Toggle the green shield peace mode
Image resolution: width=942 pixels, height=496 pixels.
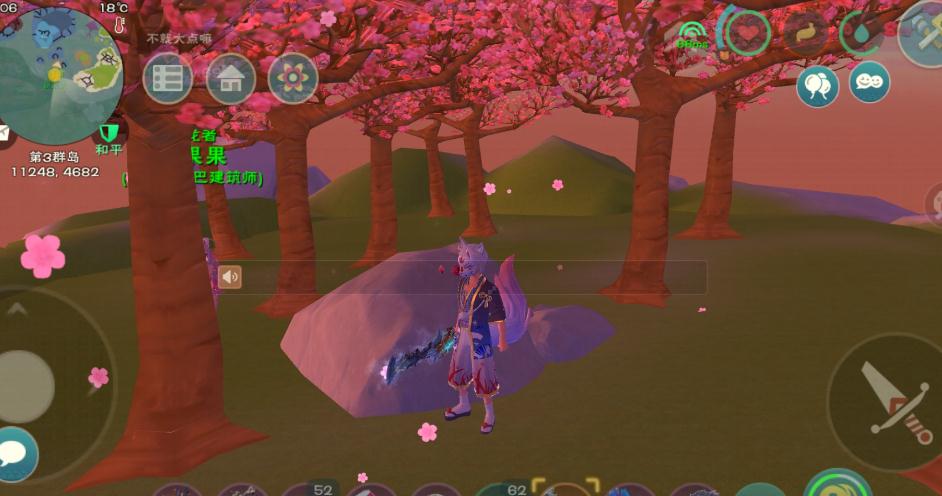tap(109, 133)
